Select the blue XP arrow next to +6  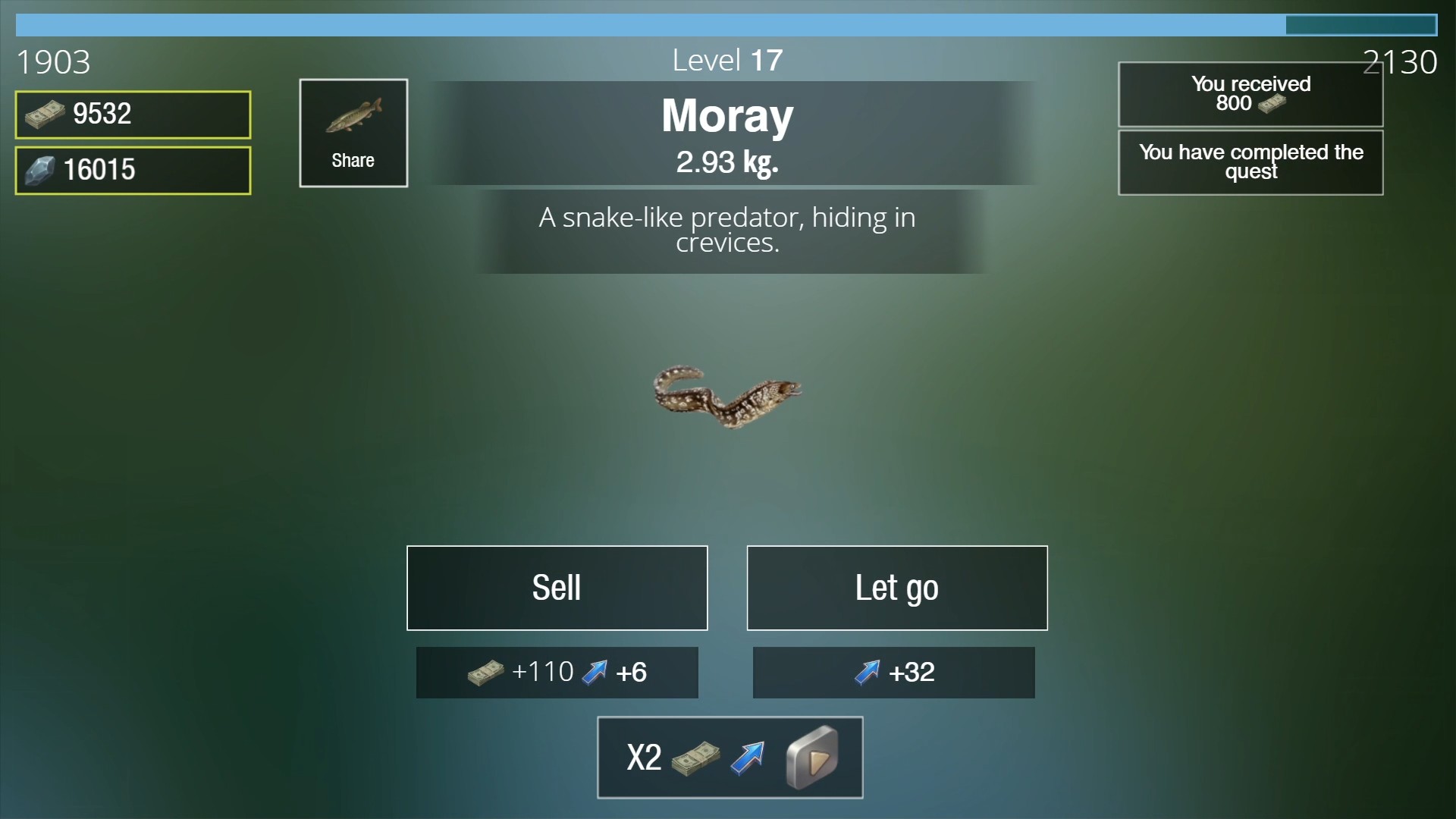(x=596, y=672)
